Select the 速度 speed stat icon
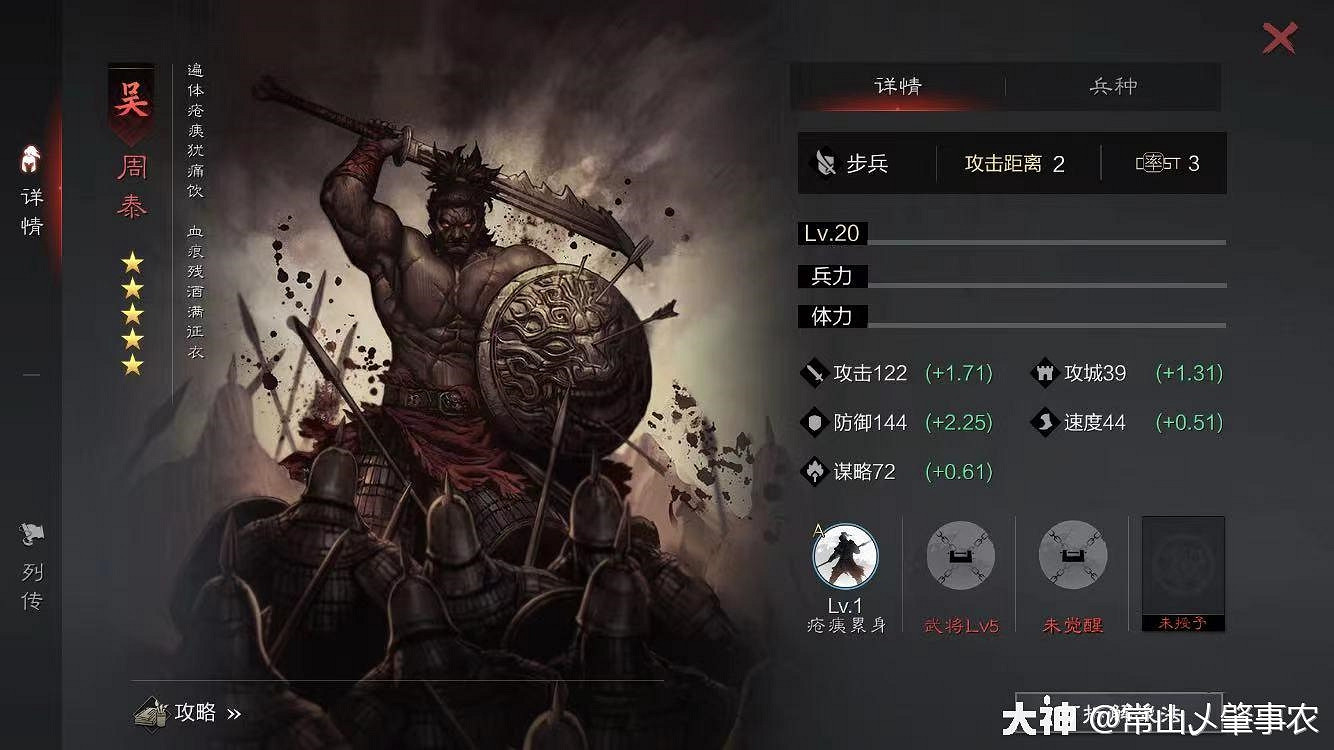 point(1044,422)
